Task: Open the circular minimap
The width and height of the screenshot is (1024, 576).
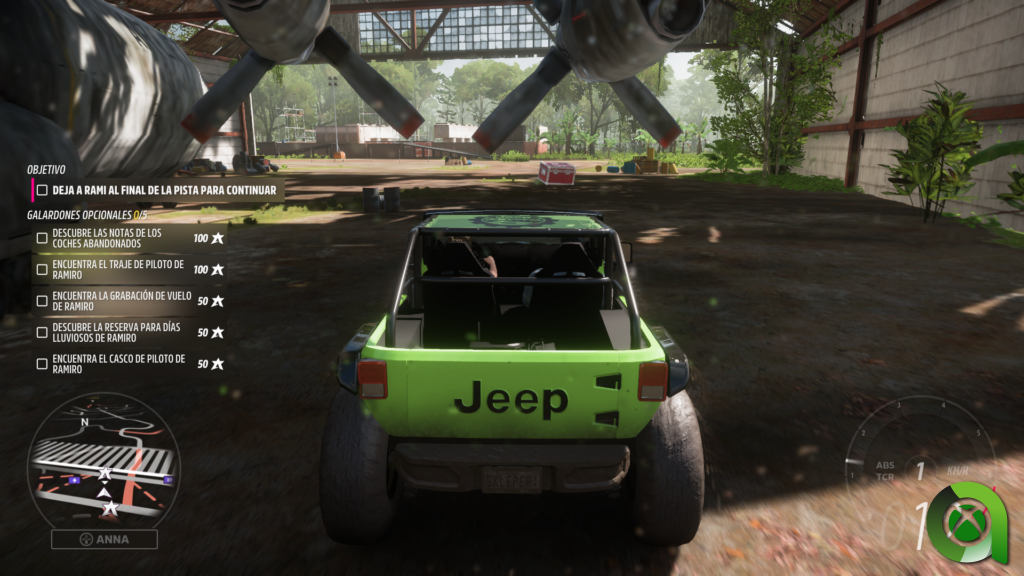Action: [104, 460]
